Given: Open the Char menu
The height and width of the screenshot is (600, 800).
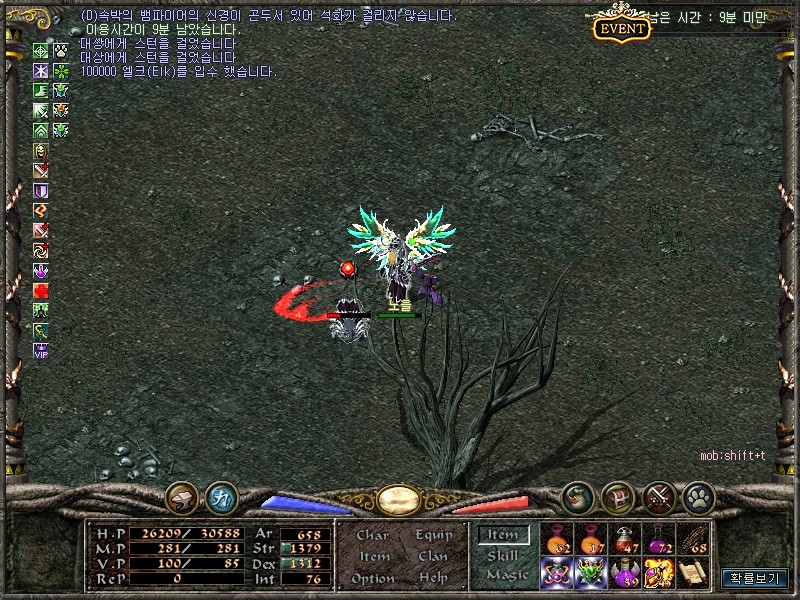Looking at the screenshot, I should (372, 535).
